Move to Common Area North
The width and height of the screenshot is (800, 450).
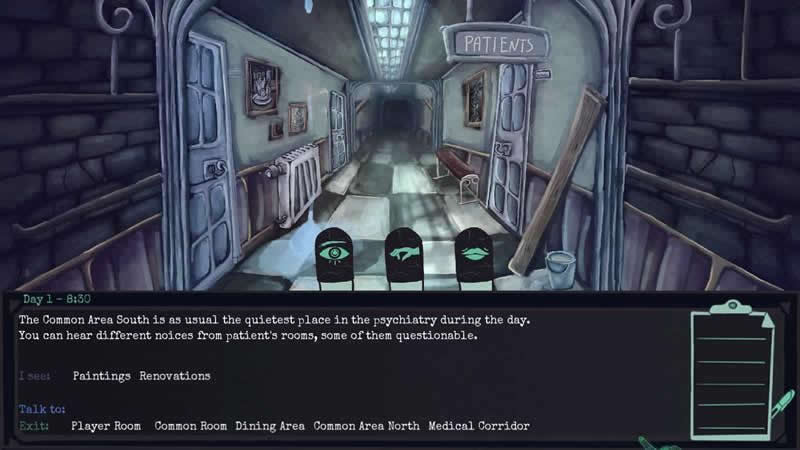click(x=367, y=426)
